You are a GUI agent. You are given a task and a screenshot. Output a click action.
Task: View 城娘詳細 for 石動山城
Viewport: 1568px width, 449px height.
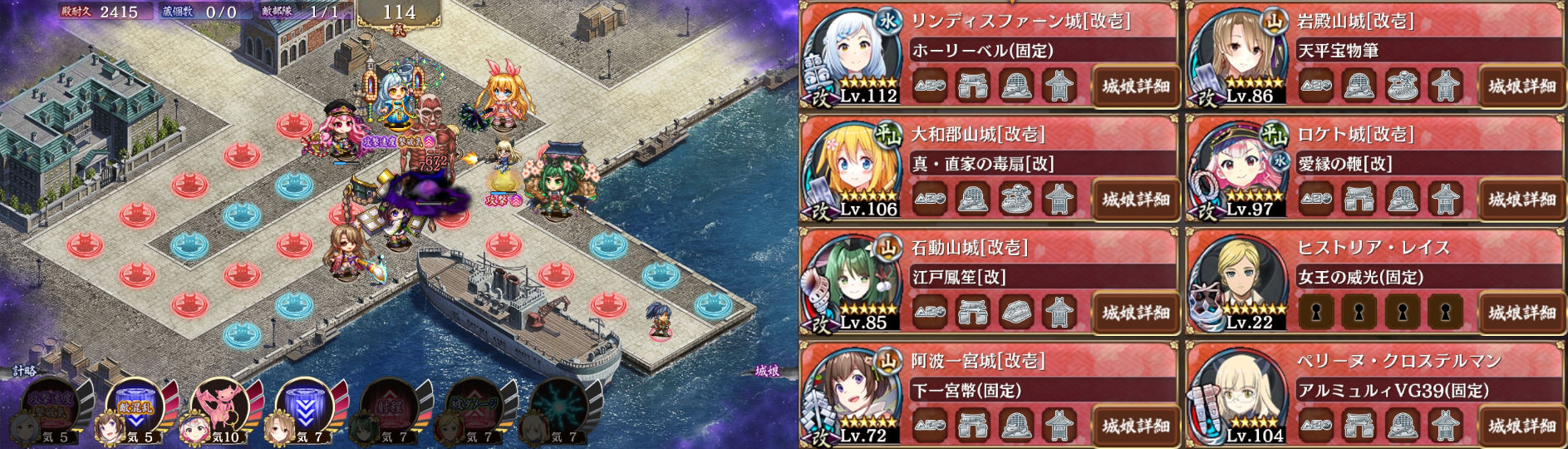[x=1135, y=313]
